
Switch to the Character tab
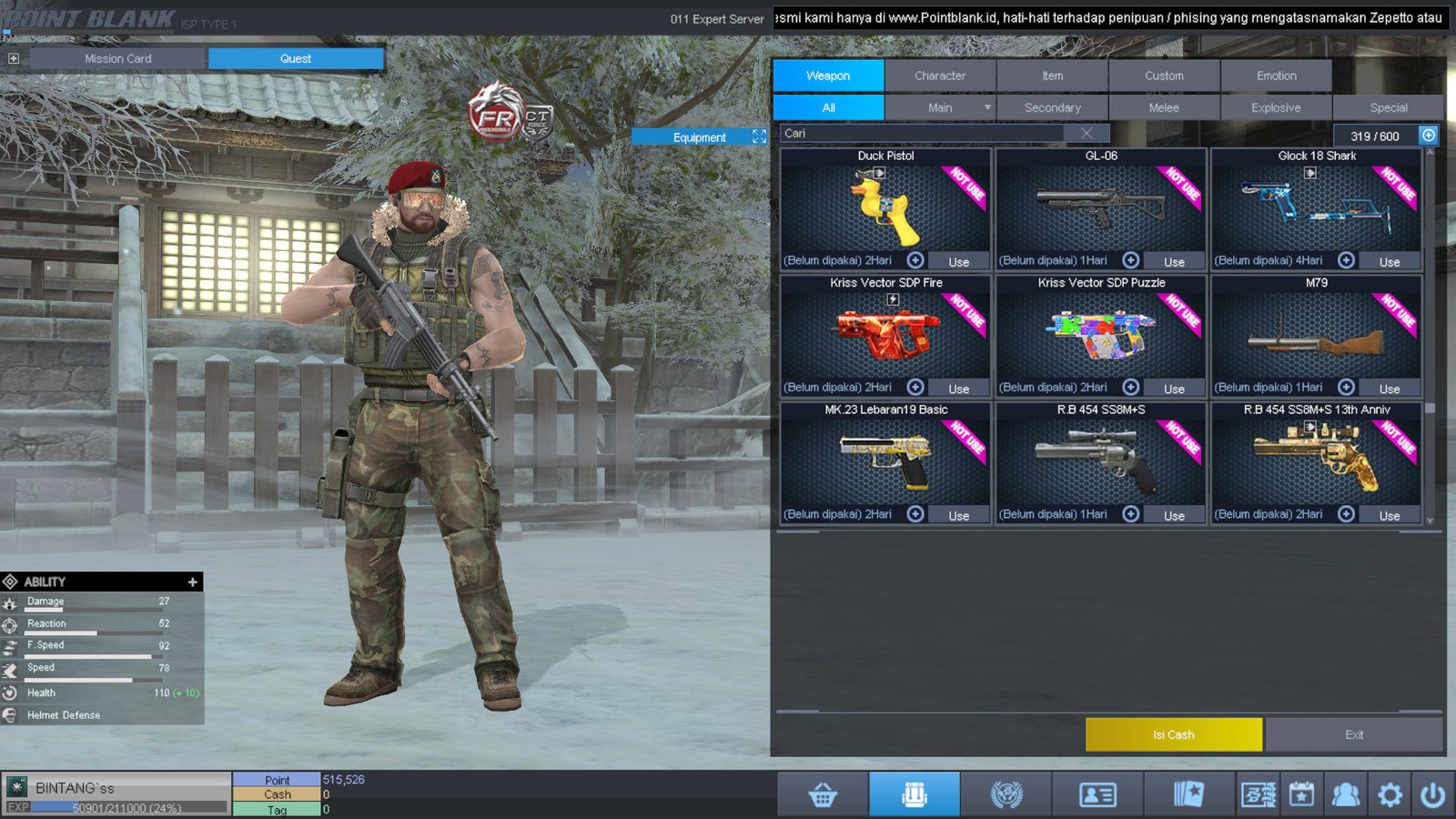pos(939,76)
